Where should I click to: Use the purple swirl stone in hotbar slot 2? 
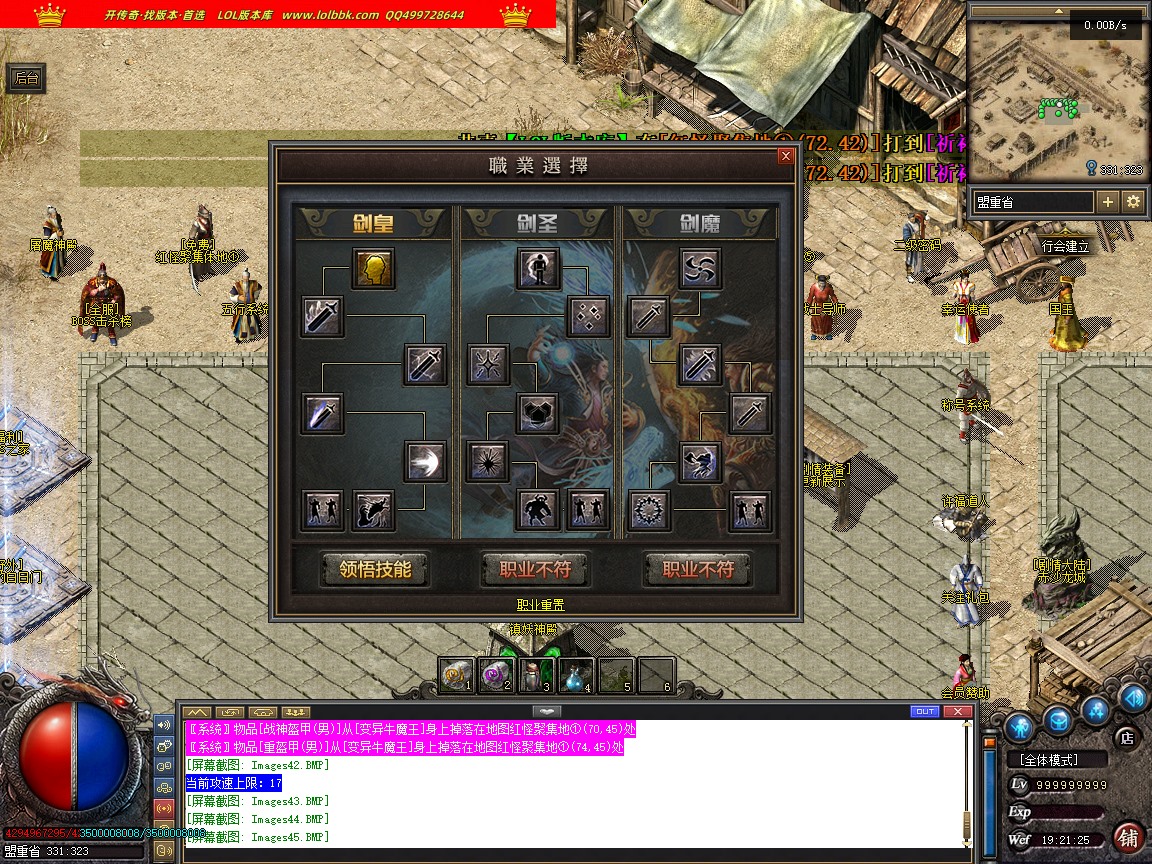tap(496, 676)
